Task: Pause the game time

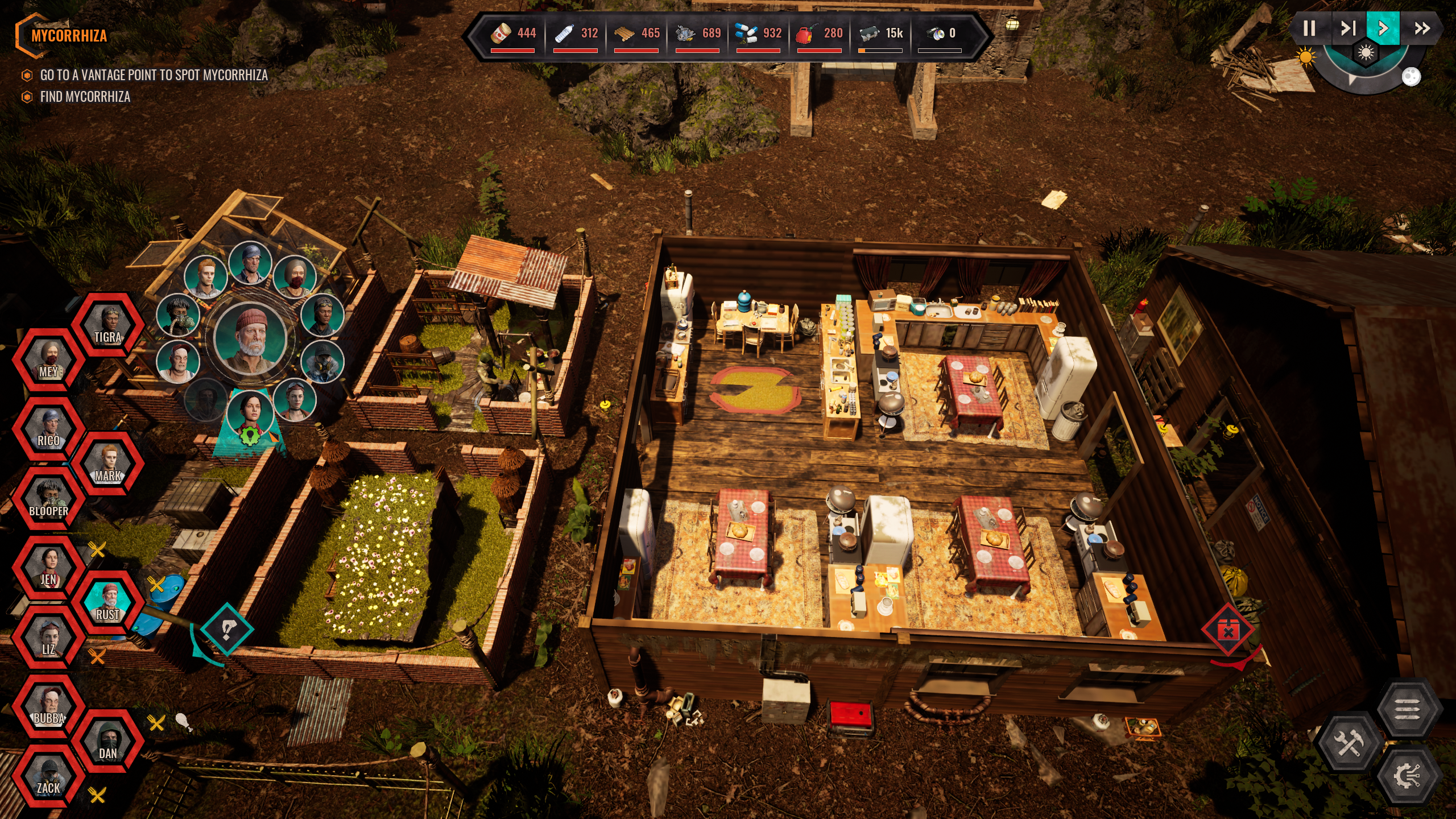Action: click(1309, 28)
